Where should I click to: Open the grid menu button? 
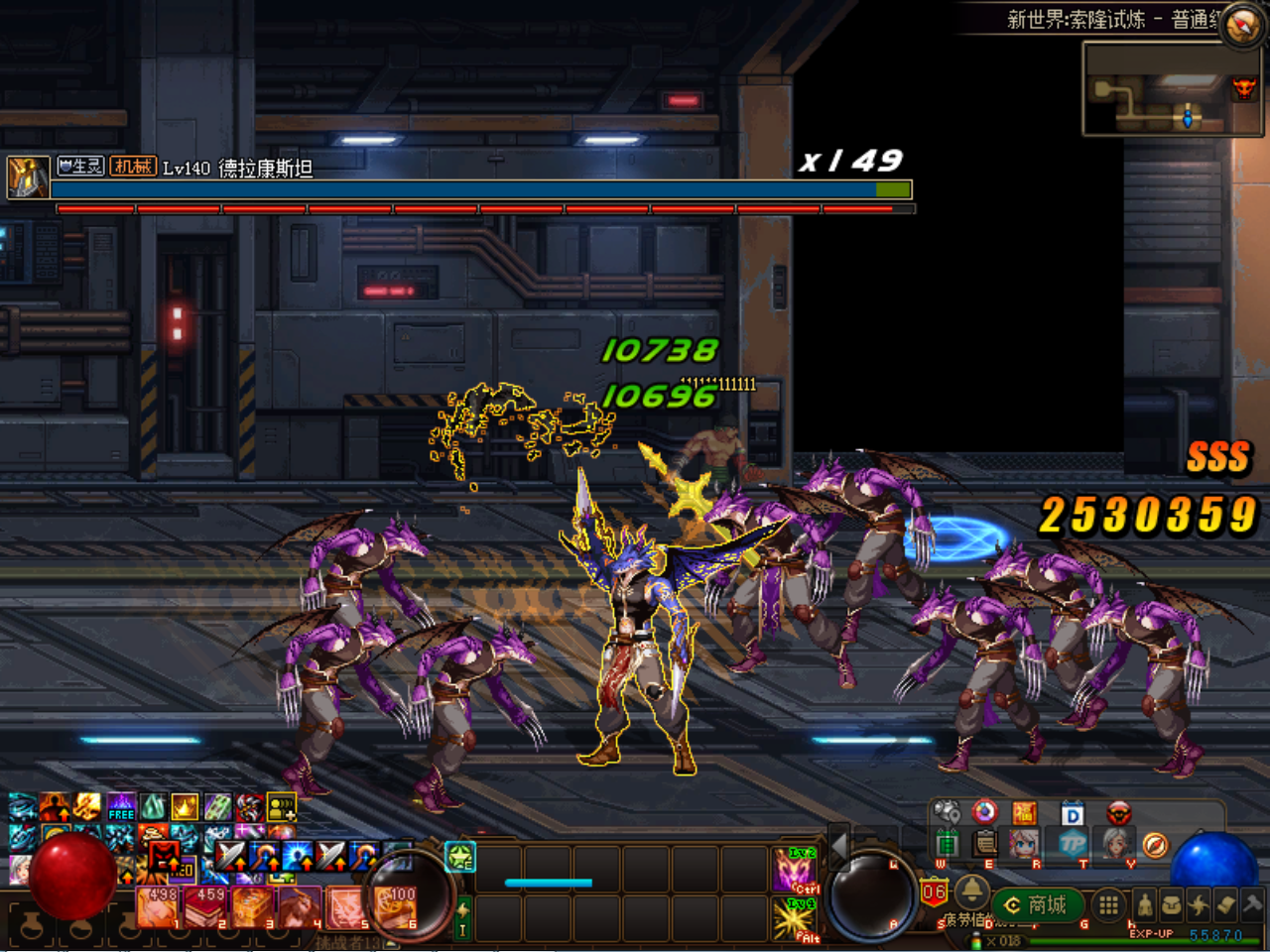point(1109,904)
